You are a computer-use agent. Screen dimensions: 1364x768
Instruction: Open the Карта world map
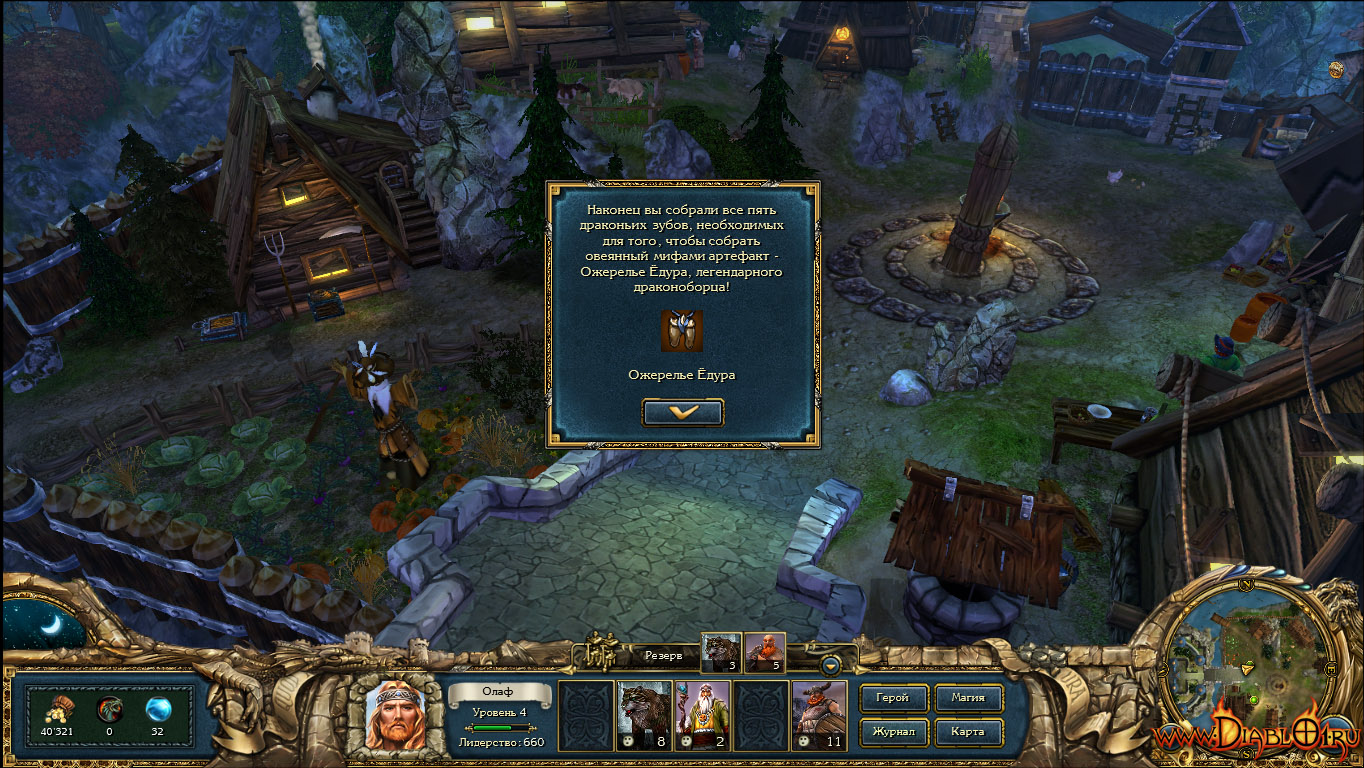[x=967, y=731]
